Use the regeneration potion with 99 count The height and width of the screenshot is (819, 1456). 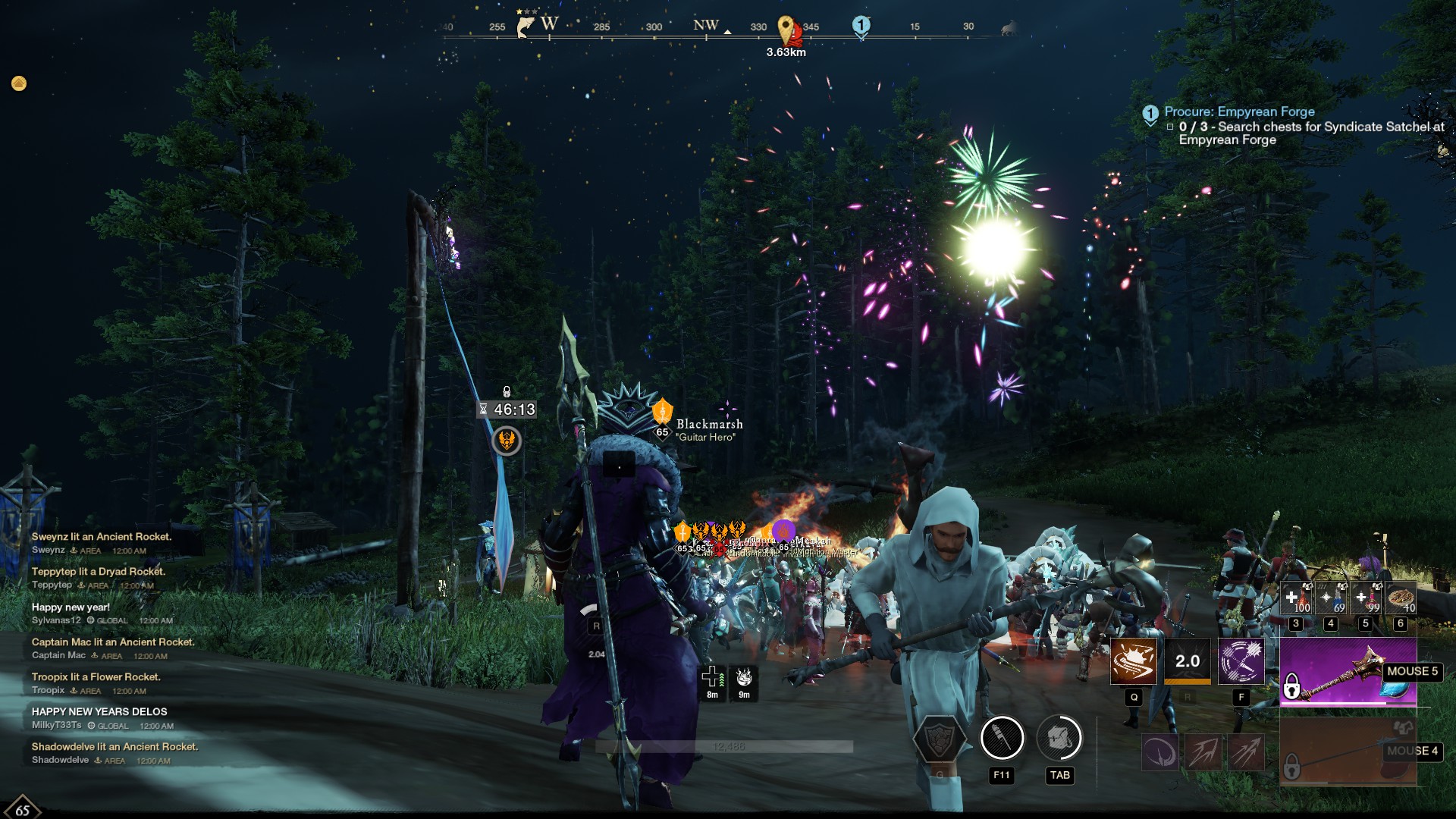1365,598
